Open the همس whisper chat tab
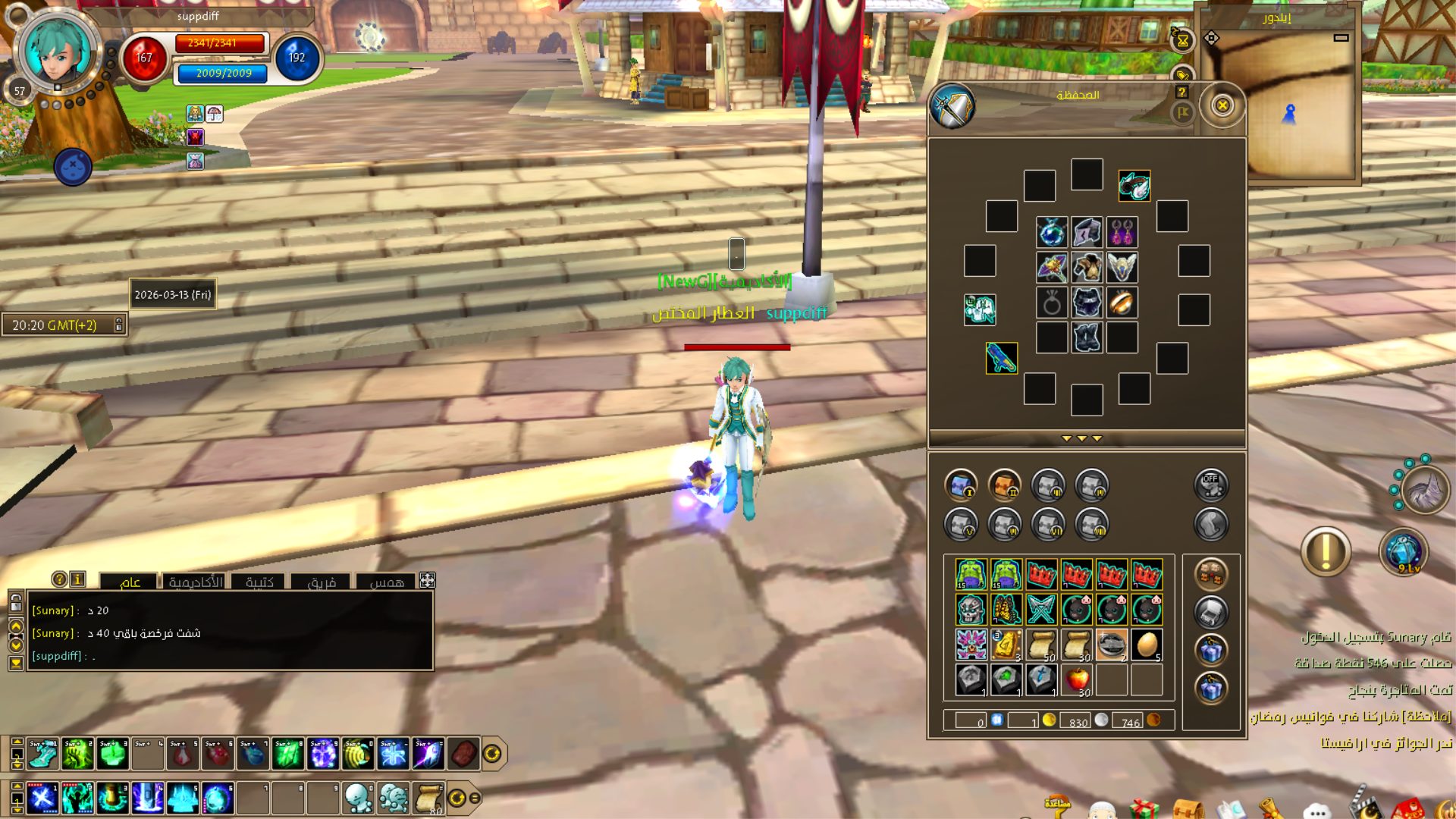Image resolution: width=1456 pixels, height=819 pixels. [386, 582]
